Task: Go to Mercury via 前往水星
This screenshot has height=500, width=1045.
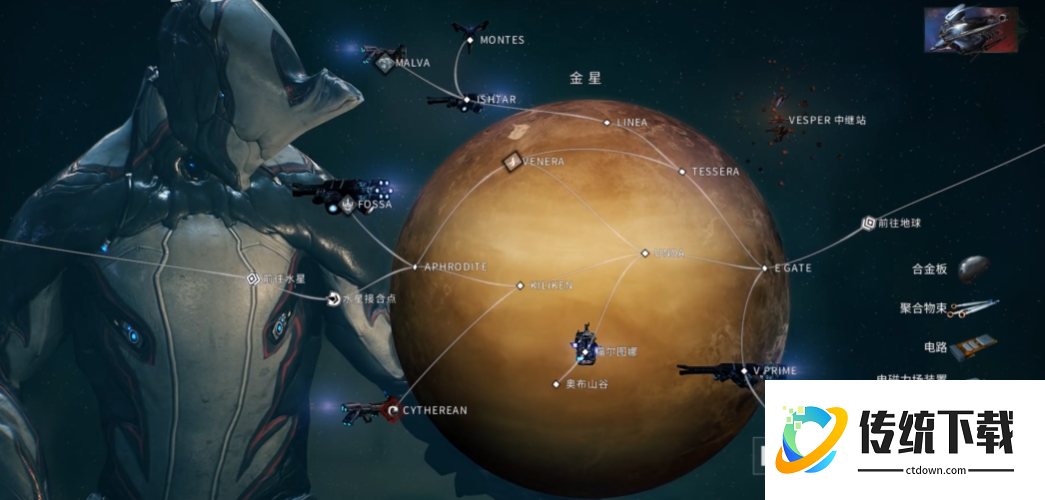Action: coord(253,278)
